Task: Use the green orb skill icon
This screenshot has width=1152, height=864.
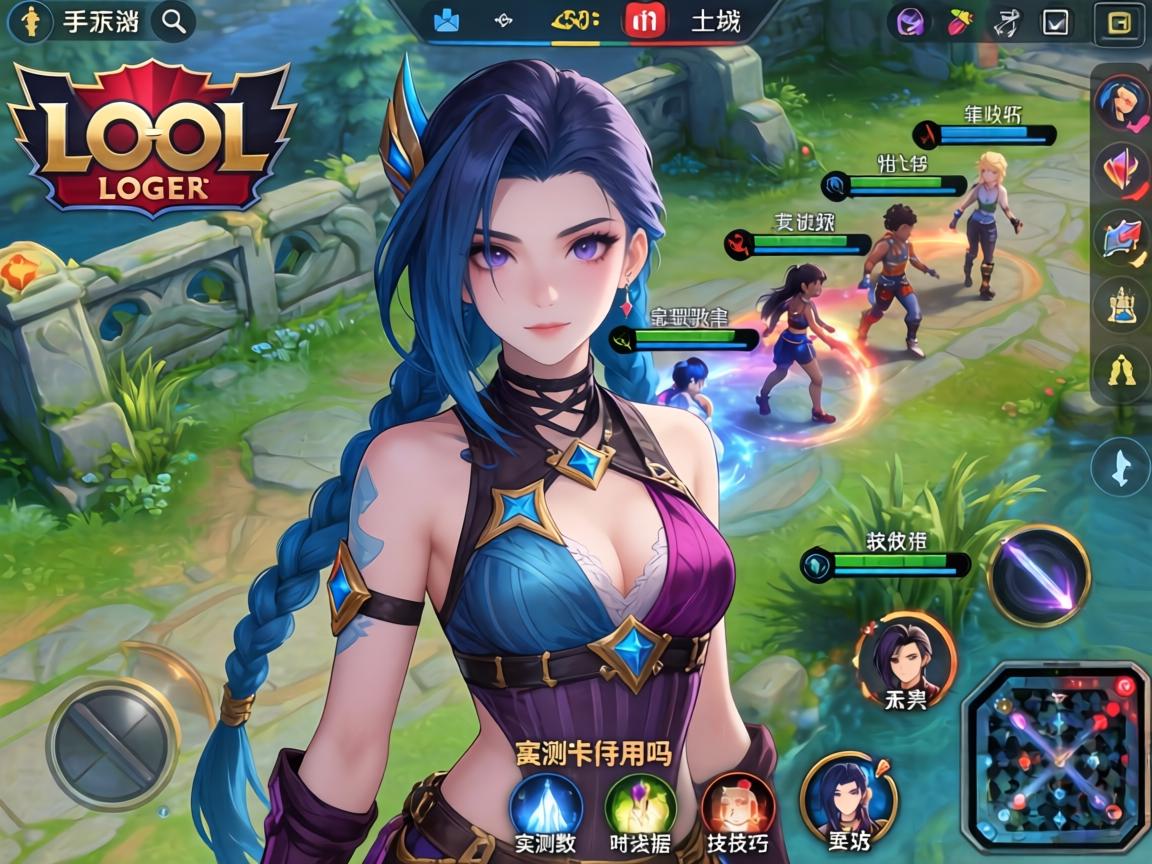Action: click(640, 806)
